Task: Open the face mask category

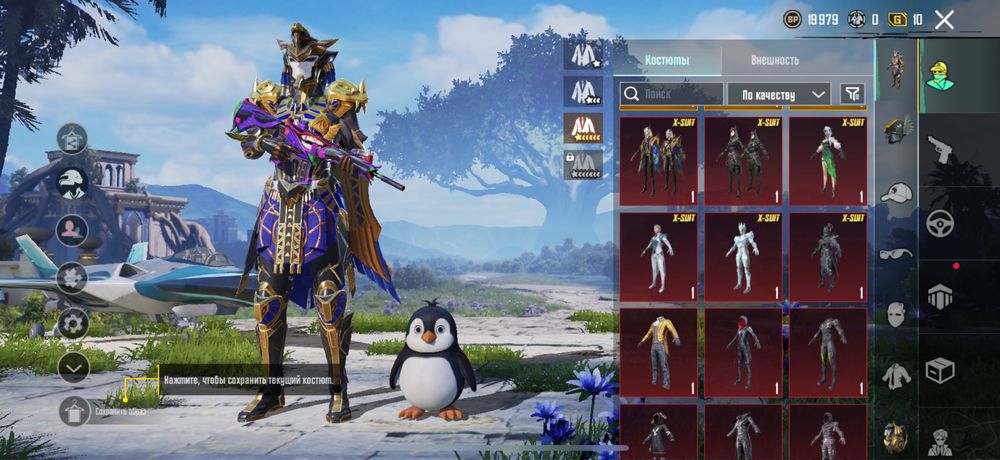Action: (896, 314)
